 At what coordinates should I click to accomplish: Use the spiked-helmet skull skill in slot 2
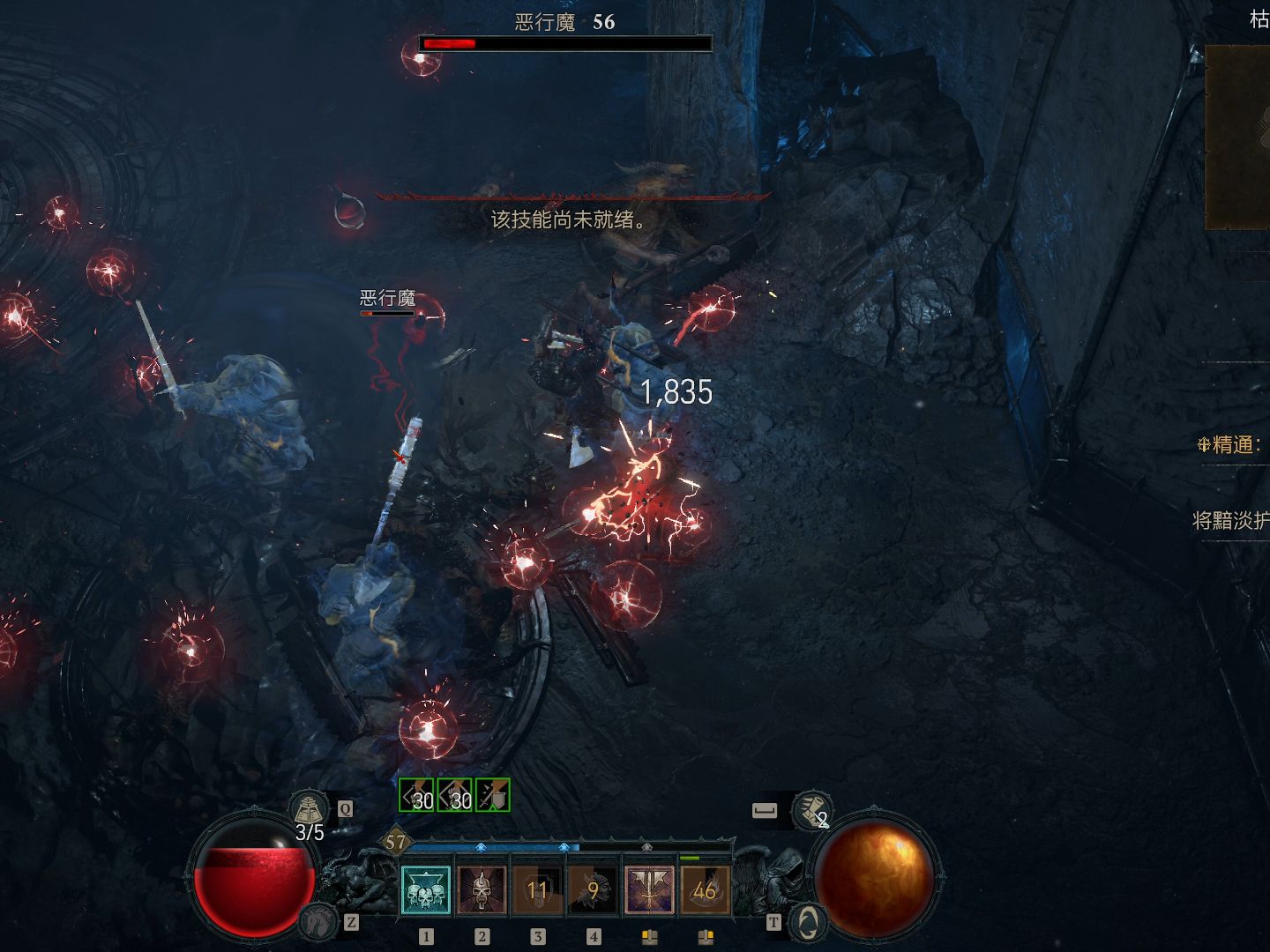pyautogui.click(x=482, y=889)
